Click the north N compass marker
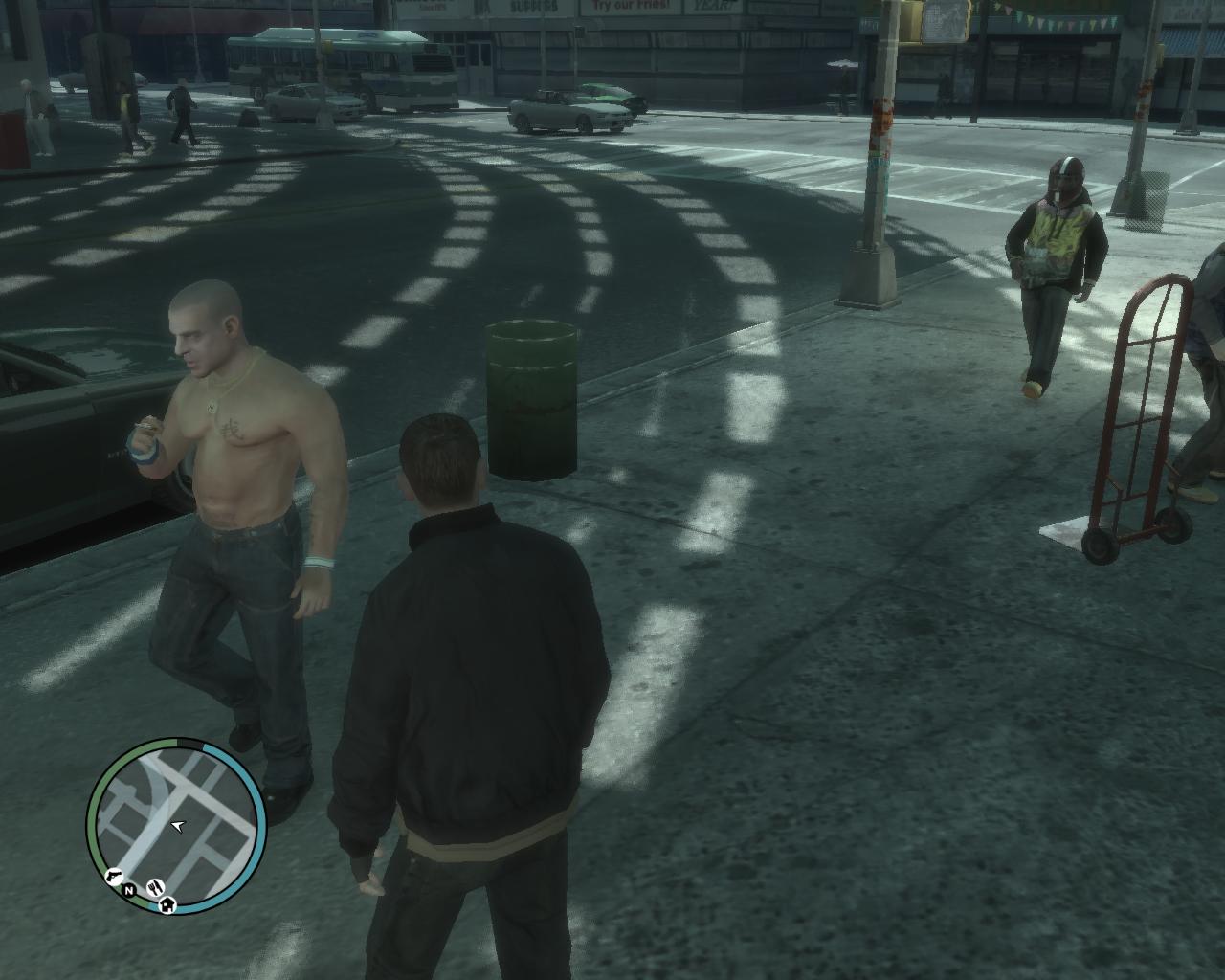 [127, 891]
